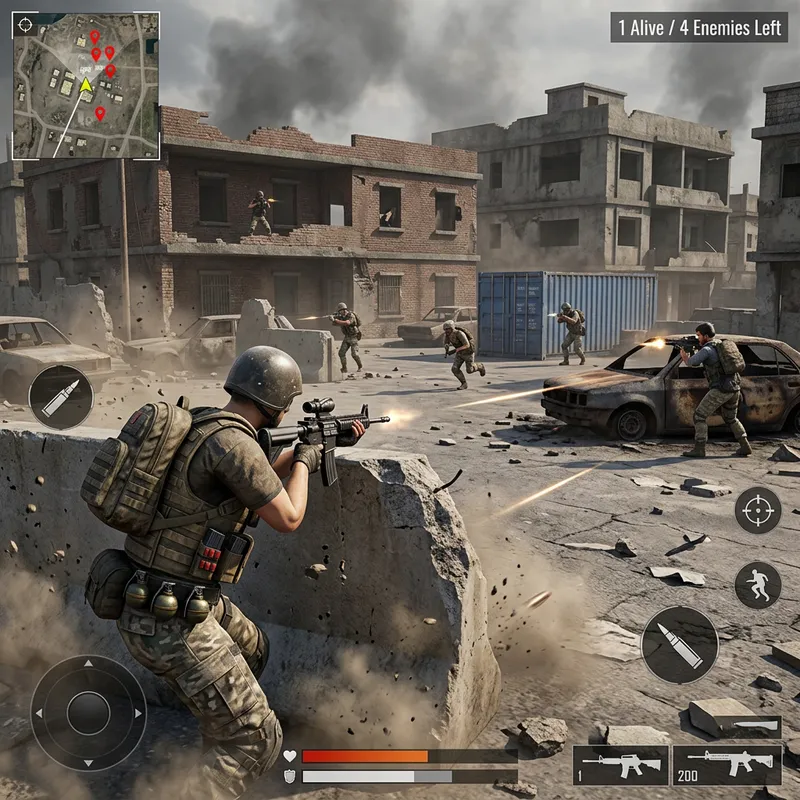Click the crosshair icon on the minimap corner
Screen dimensions: 800x800
tap(26, 25)
